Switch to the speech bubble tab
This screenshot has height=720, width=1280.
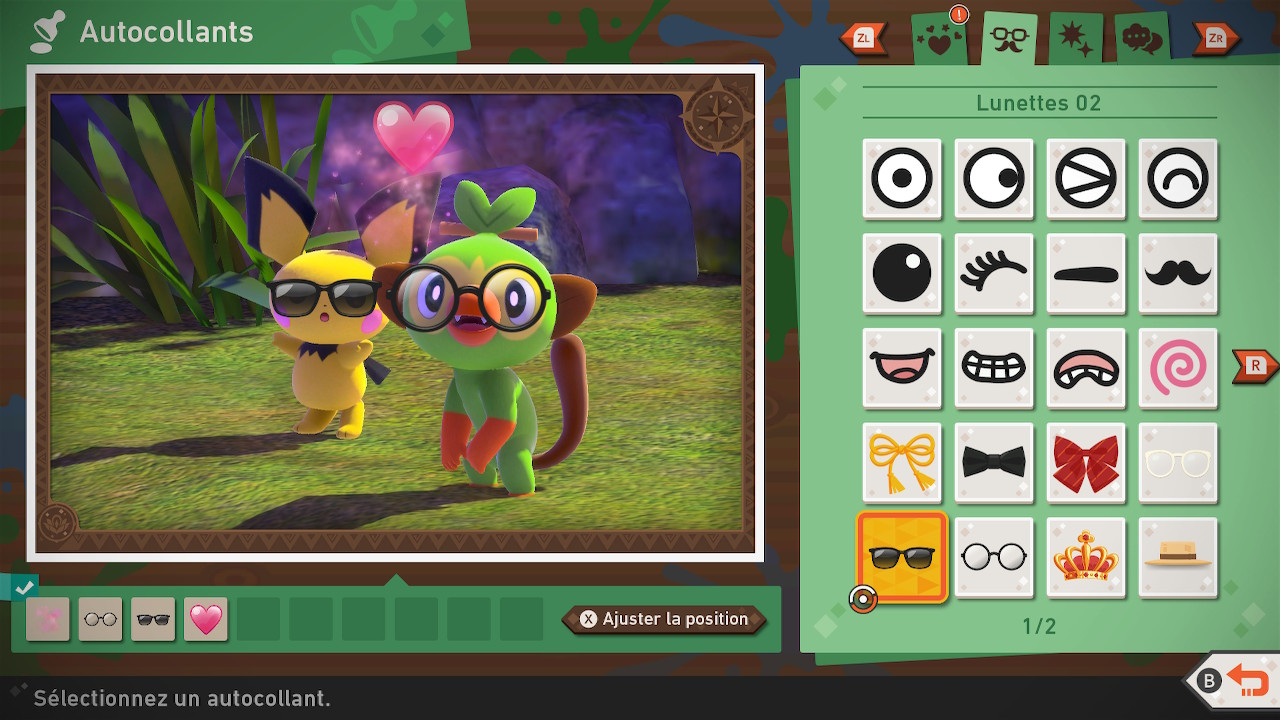click(x=1142, y=40)
